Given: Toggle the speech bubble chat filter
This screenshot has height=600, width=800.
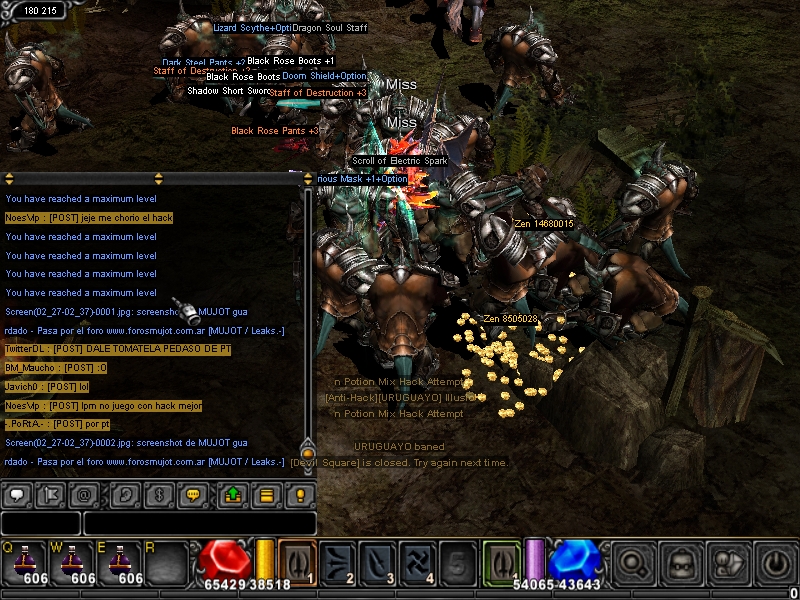Looking at the screenshot, I should [17, 495].
